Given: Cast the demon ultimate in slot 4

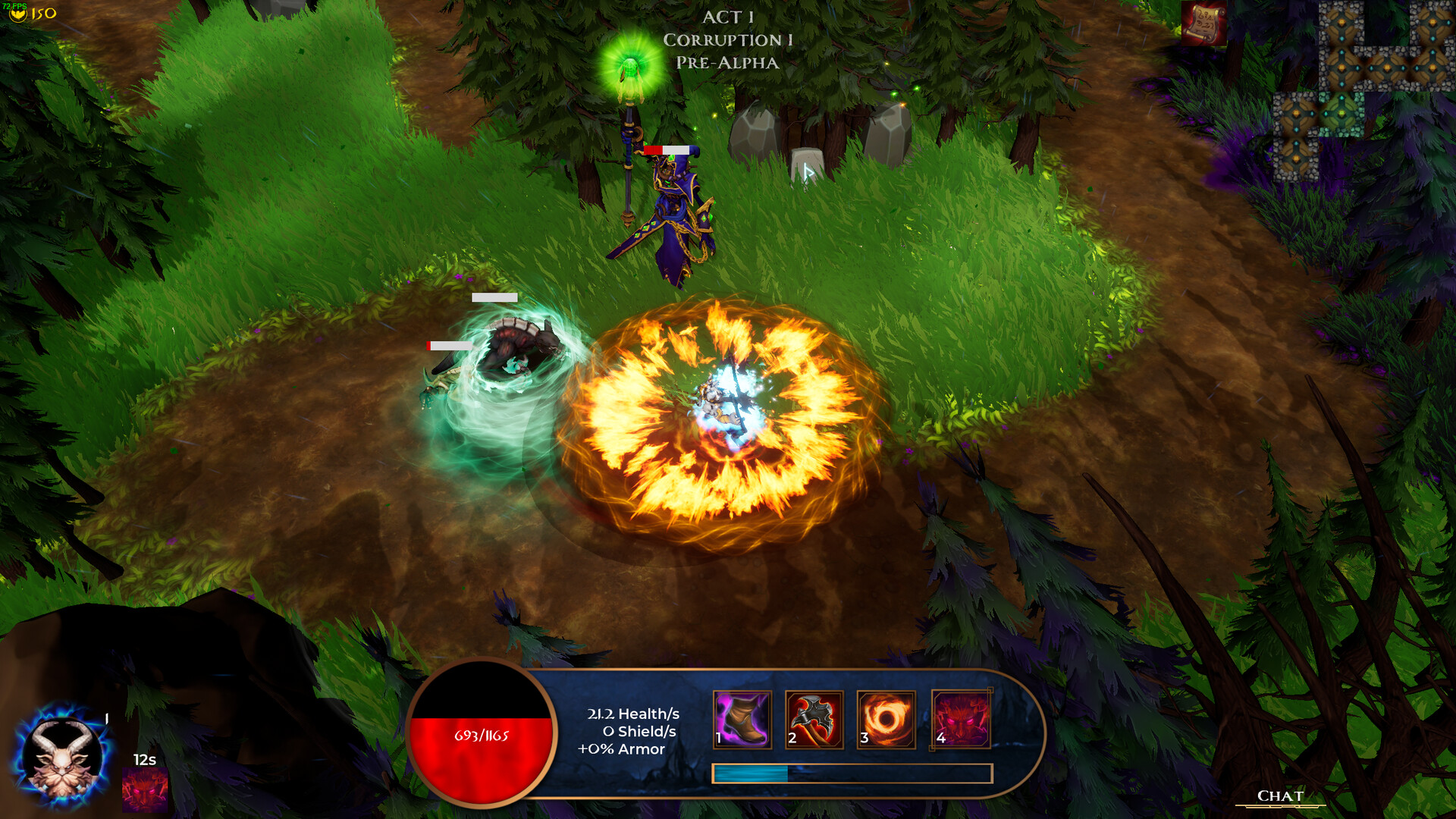Looking at the screenshot, I should tap(960, 721).
